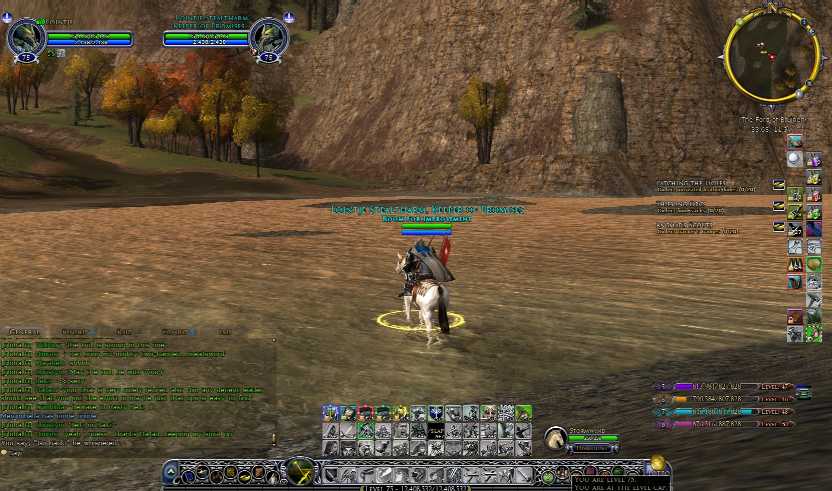Screen dimensions: 832x491
Task: Open the main menu arrow button
Action: [x=171, y=473]
